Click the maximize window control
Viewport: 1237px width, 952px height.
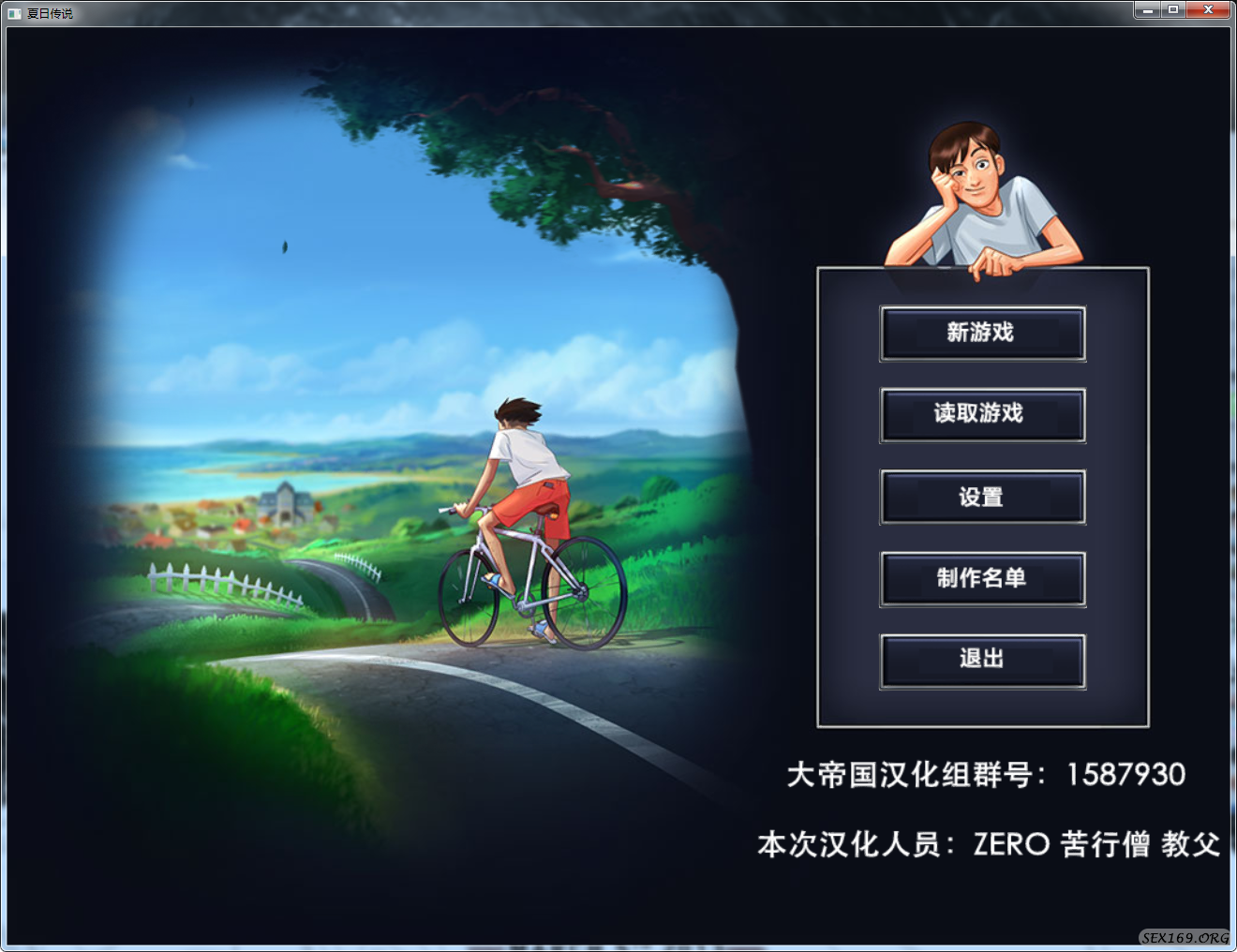(x=1173, y=9)
